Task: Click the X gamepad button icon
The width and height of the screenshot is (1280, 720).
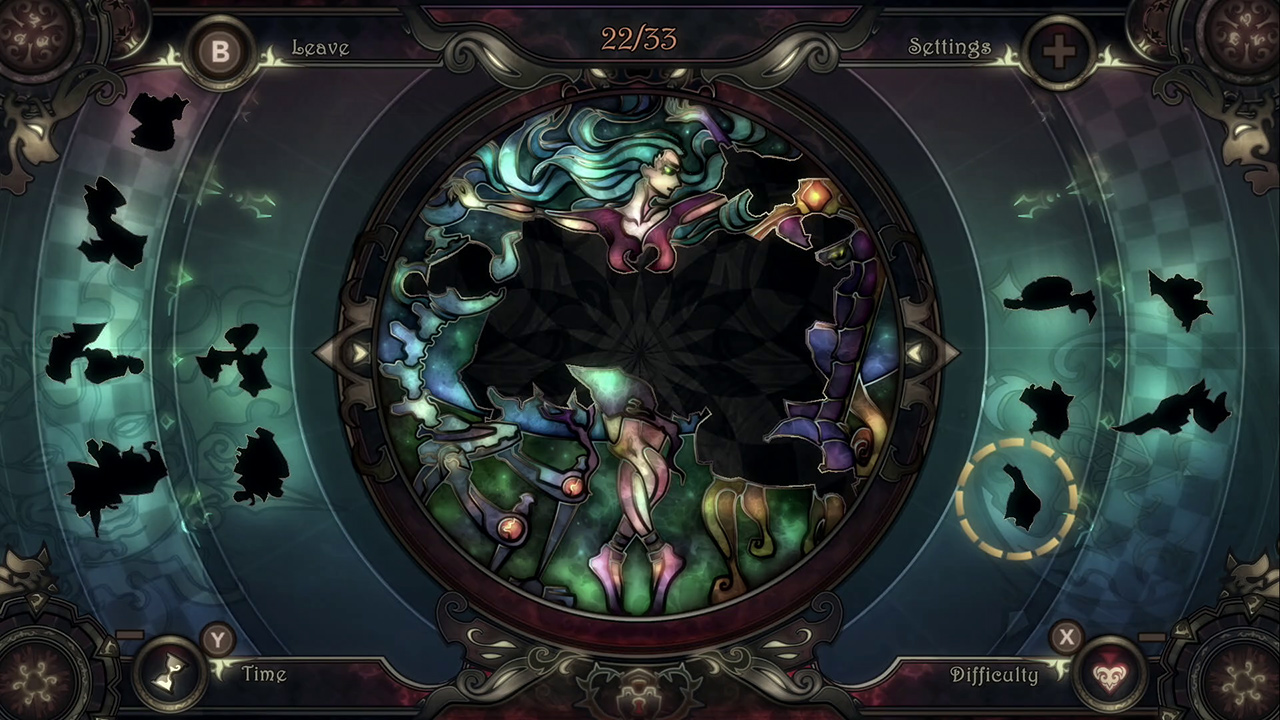Action: point(1067,638)
